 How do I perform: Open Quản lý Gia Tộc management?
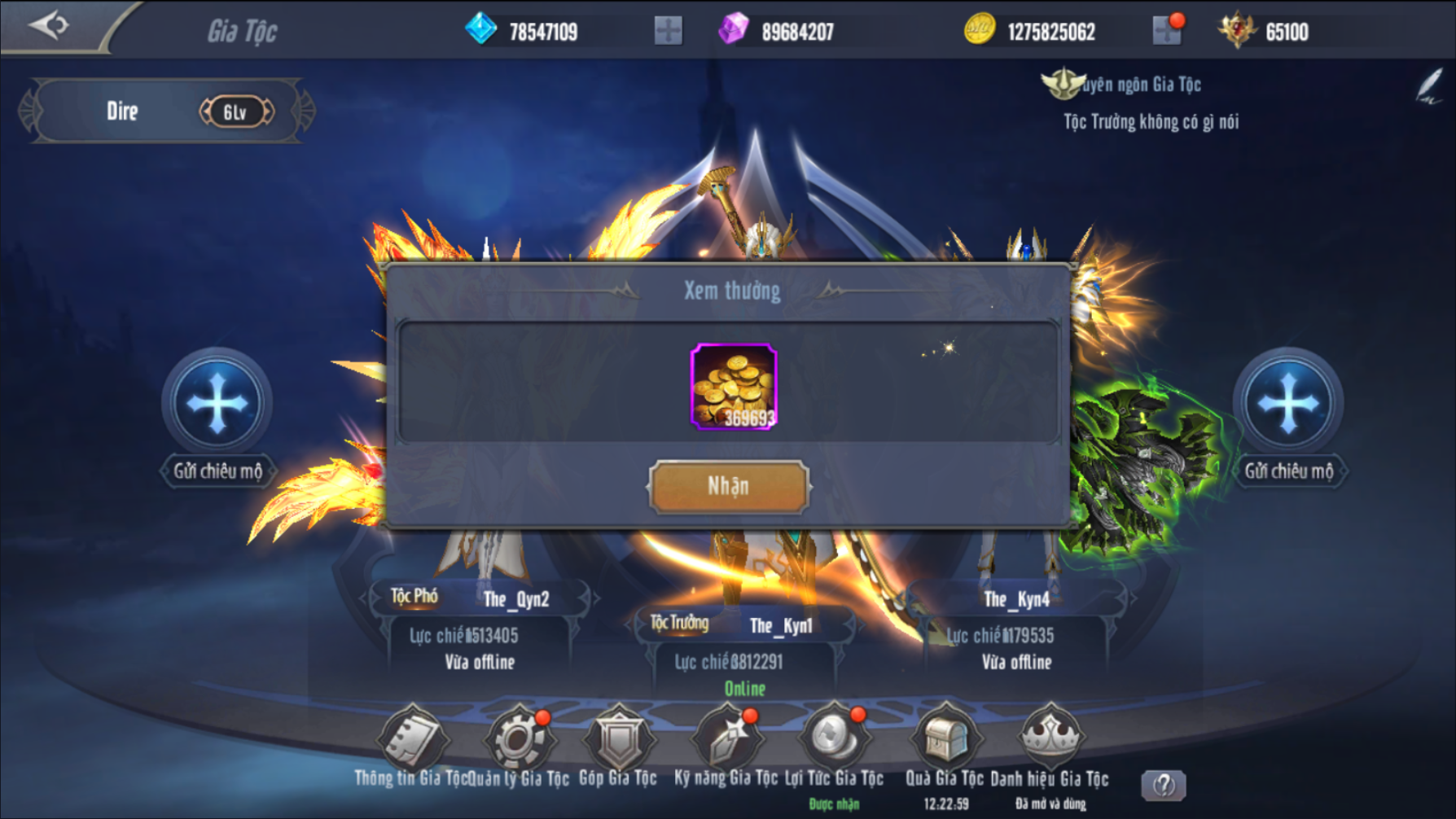[518, 739]
